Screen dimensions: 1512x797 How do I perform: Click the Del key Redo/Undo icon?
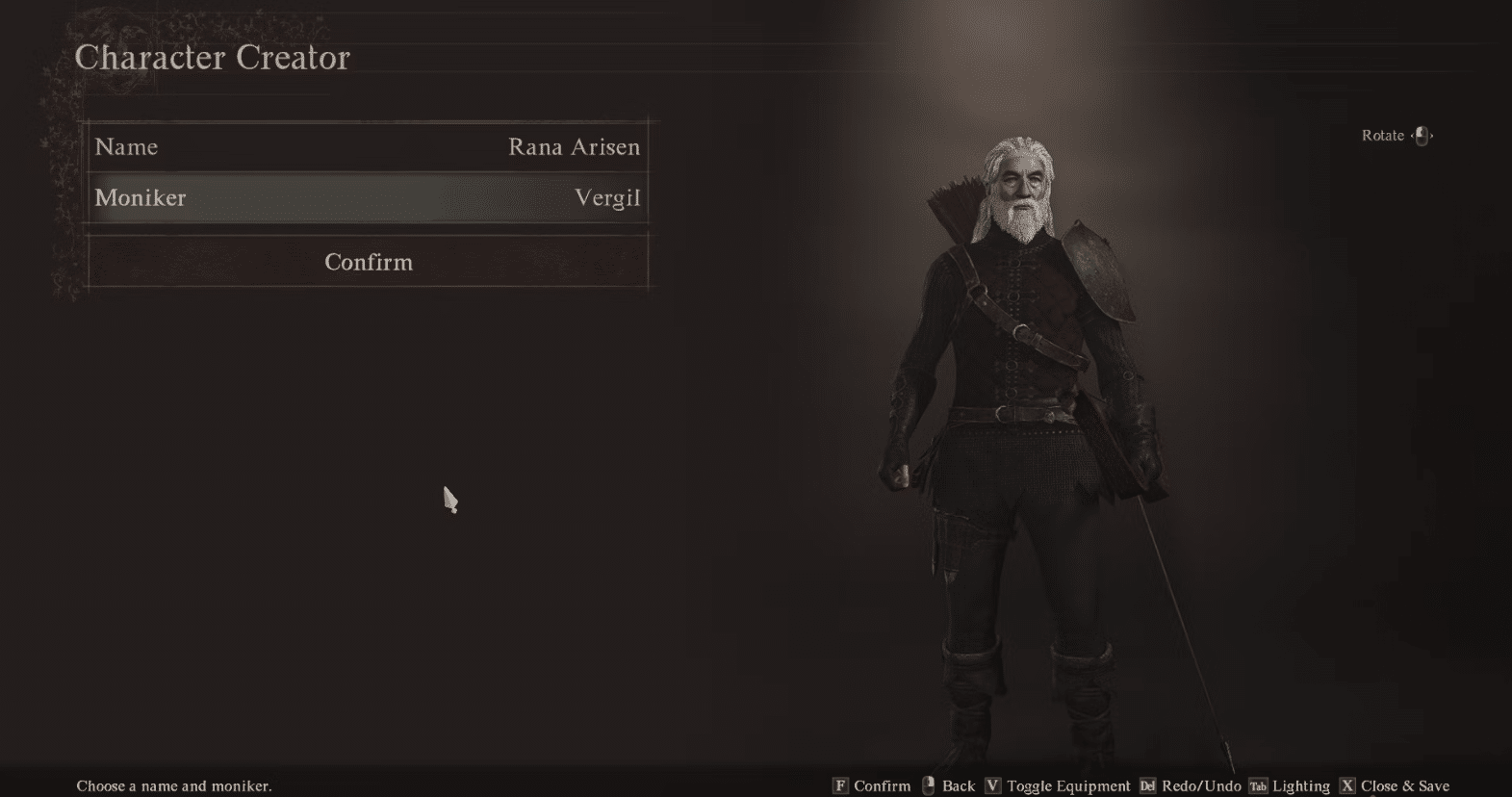(1148, 785)
